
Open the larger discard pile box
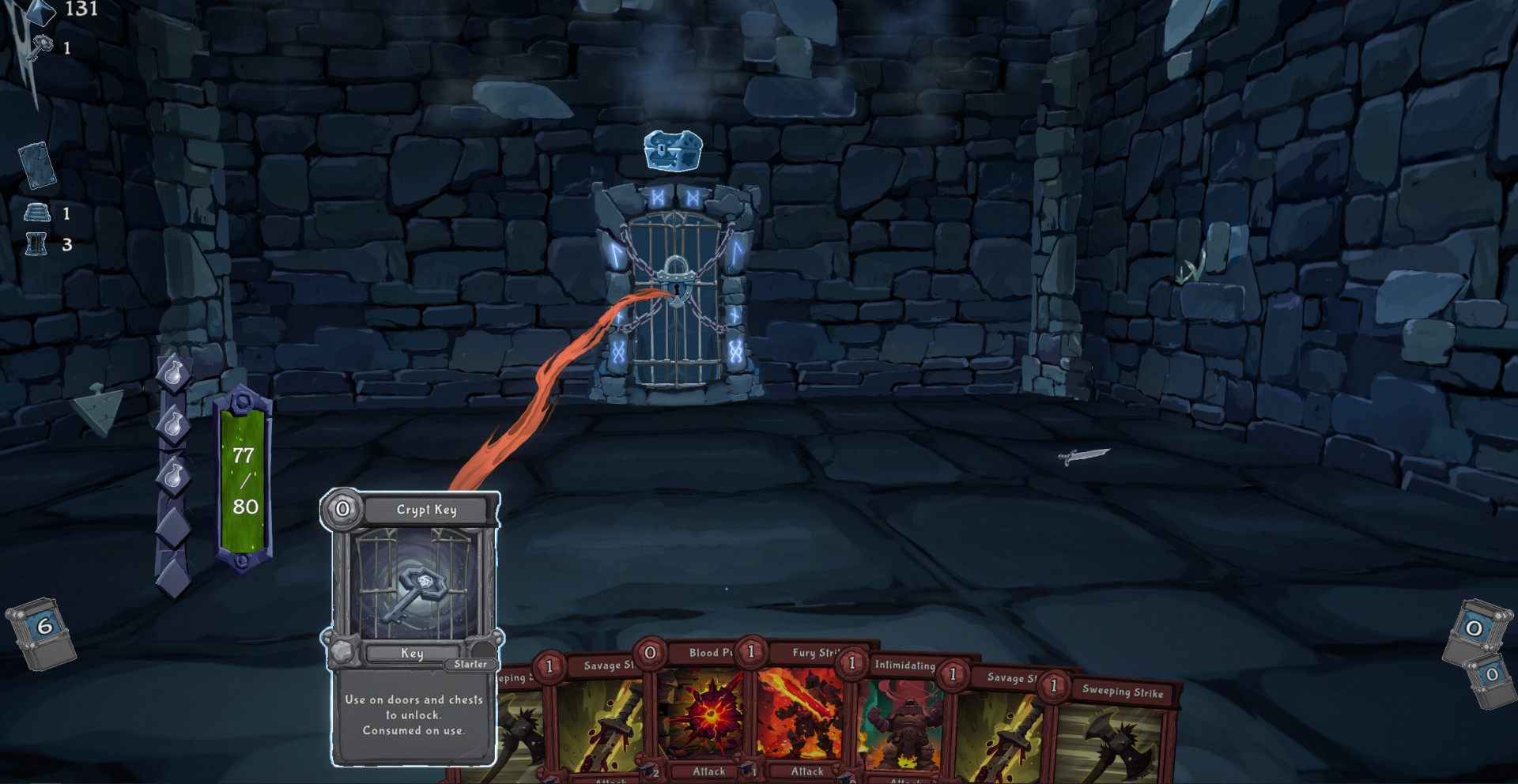[1475, 631]
